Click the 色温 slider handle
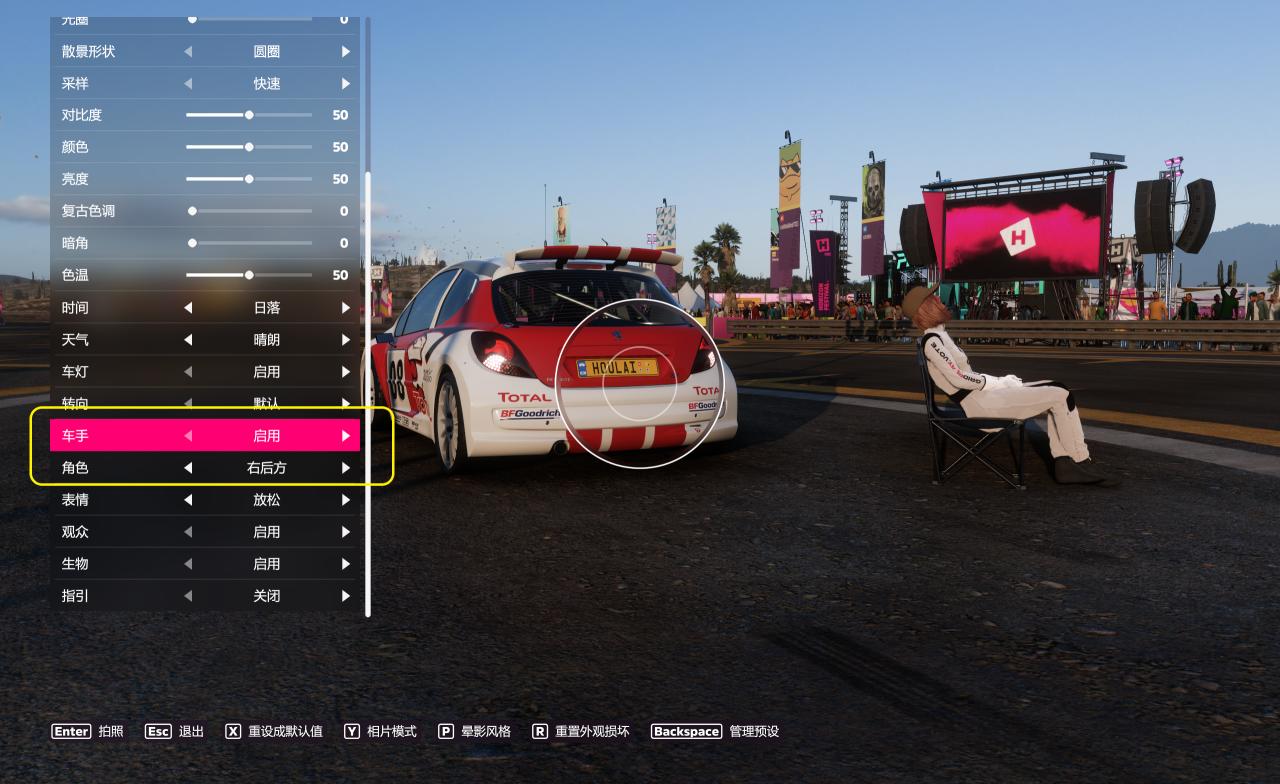1280x784 pixels. coord(249,275)
